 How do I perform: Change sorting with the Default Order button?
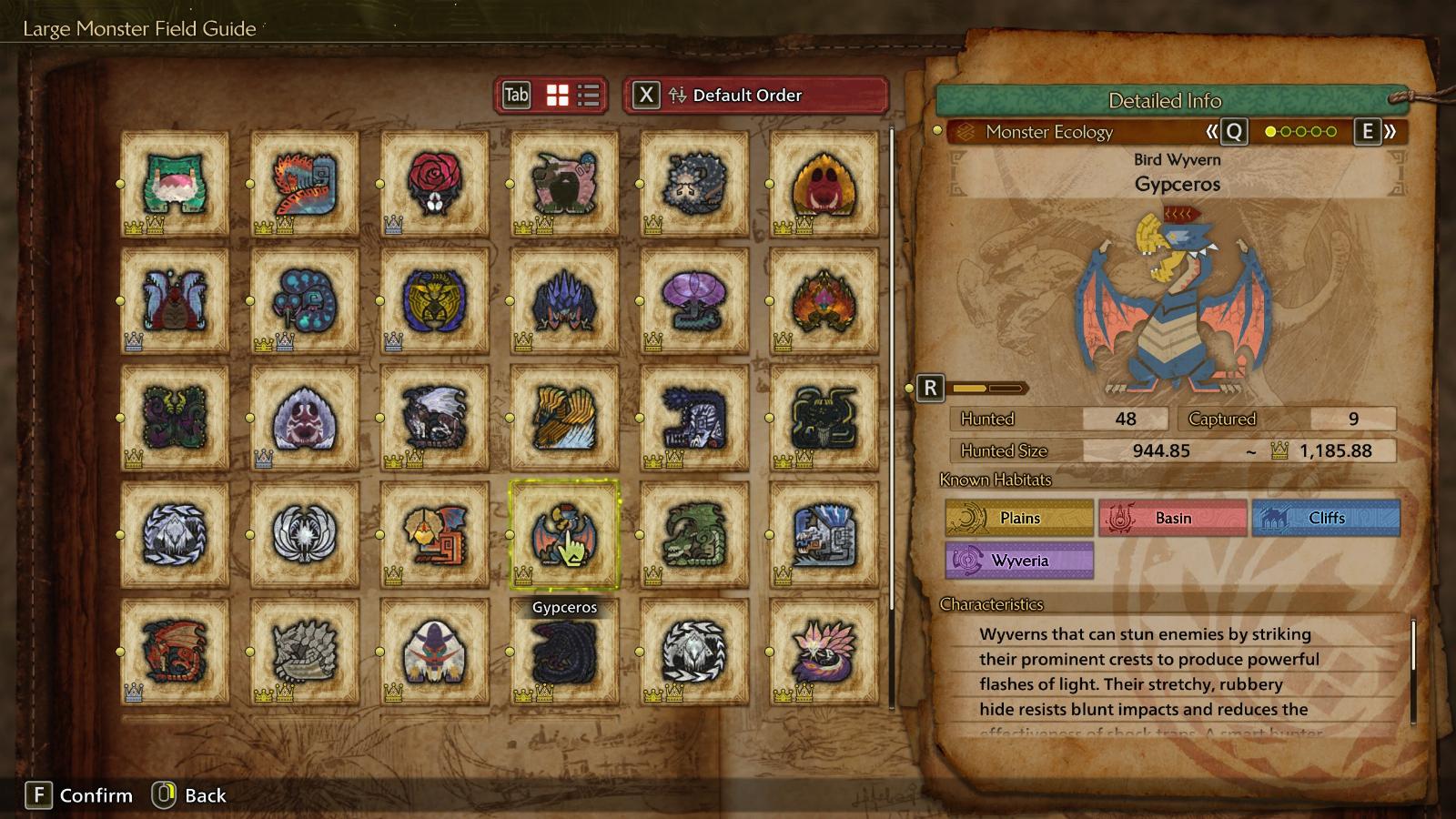click(755, 96)
